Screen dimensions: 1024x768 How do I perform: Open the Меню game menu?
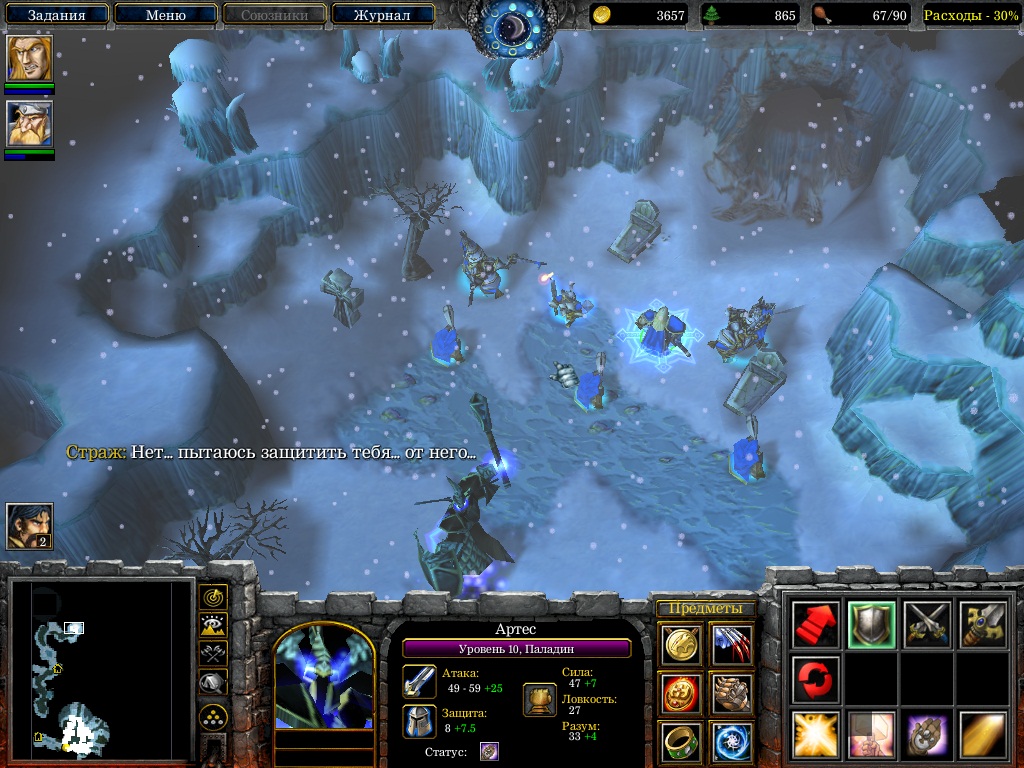tap(165, 15)
